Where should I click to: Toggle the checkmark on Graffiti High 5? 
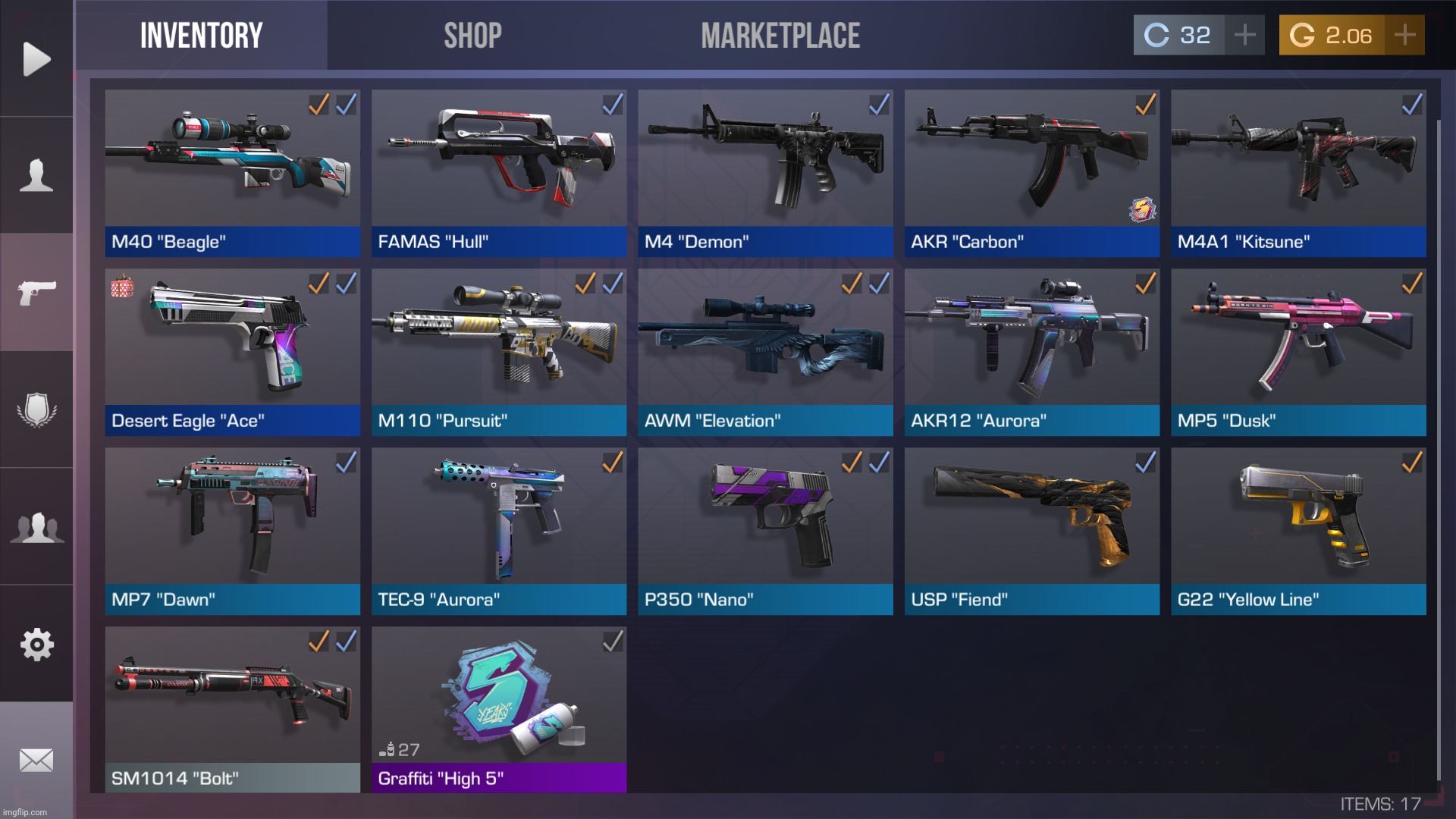tap(611, 641)
